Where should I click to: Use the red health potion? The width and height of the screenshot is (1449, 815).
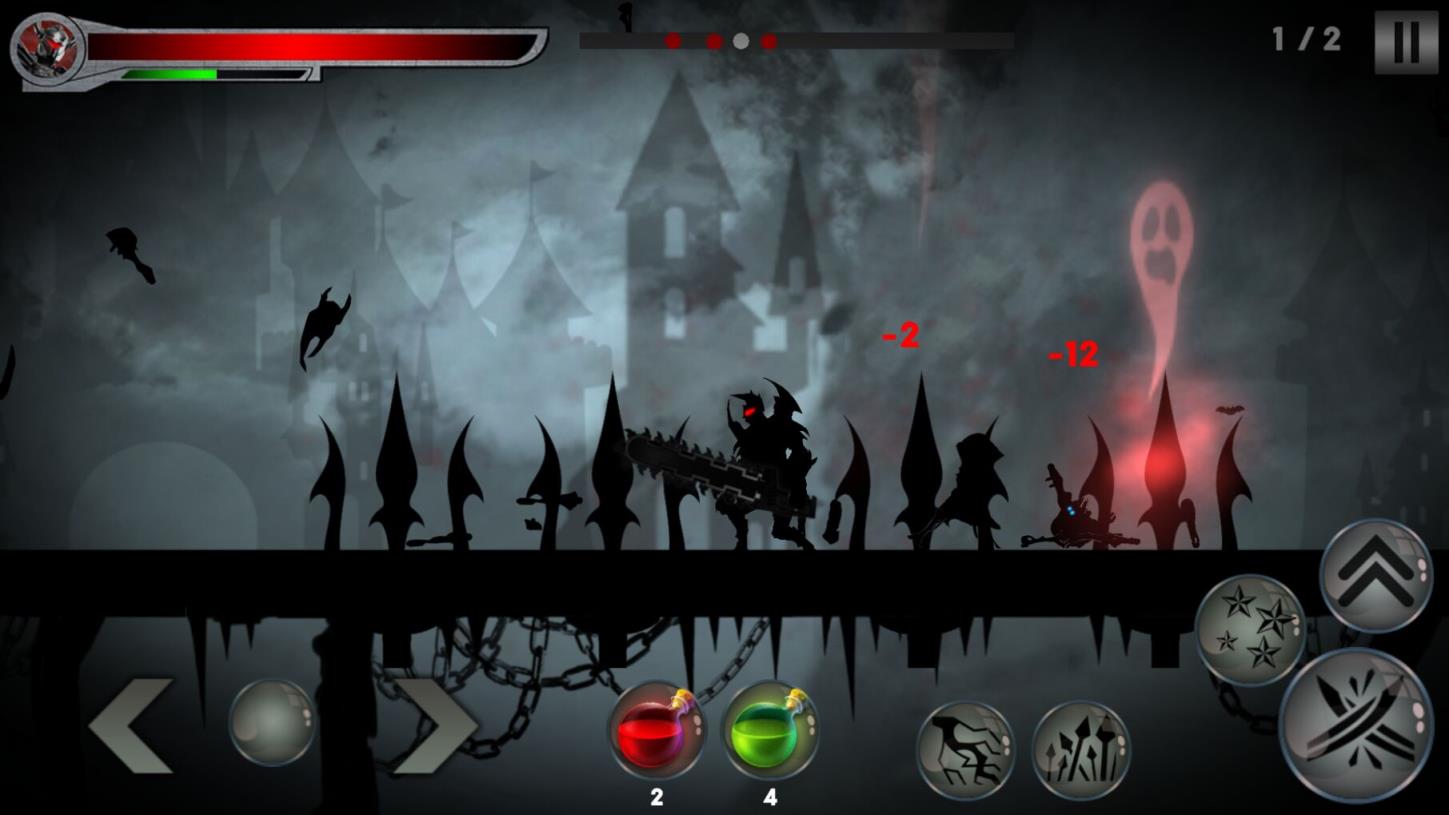tap(657, 731)
